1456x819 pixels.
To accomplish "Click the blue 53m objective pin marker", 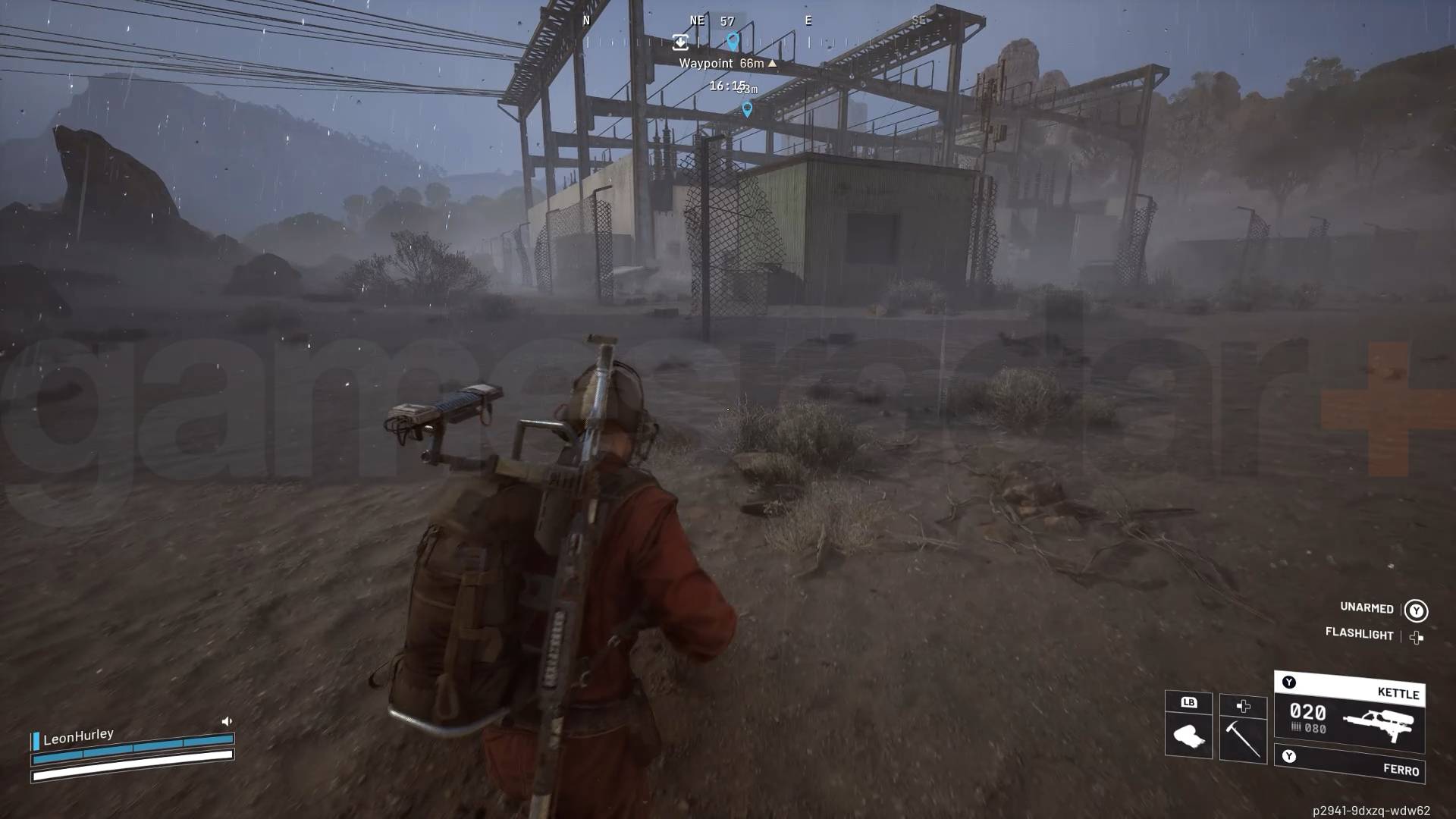I will pyautogui.click(x=746, y=108).
